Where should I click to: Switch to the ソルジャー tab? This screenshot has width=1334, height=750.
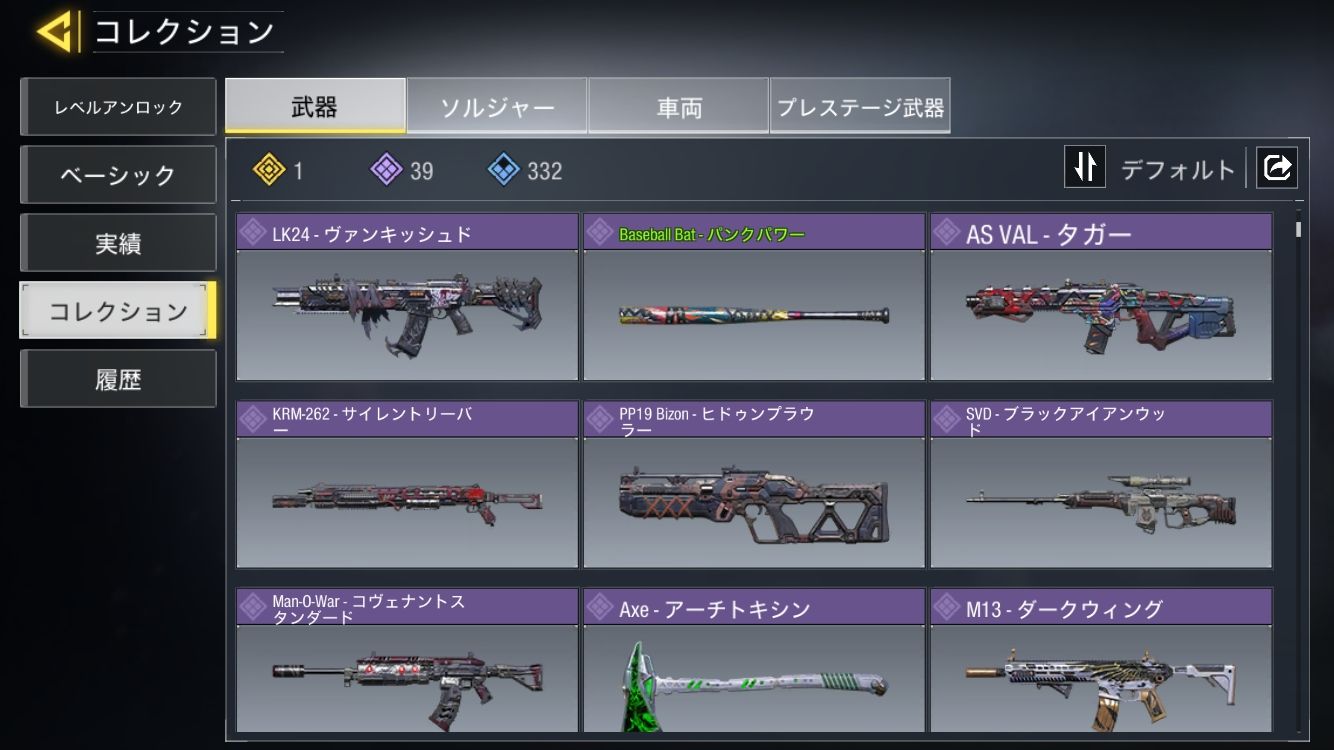(x=497, y=106)
